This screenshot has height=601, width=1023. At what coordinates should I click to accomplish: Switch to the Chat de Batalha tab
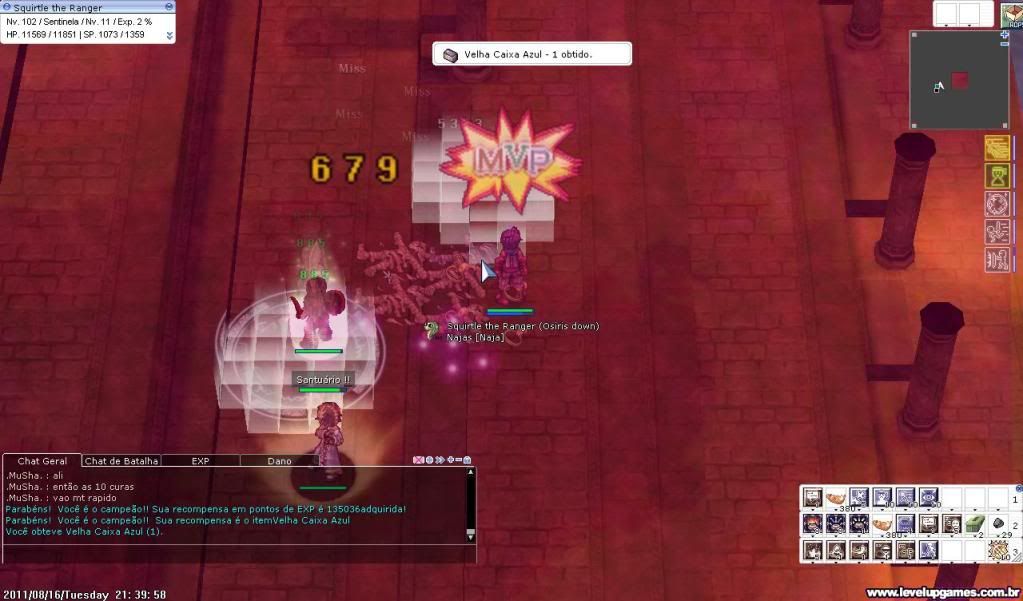click(x=121, y=461)
